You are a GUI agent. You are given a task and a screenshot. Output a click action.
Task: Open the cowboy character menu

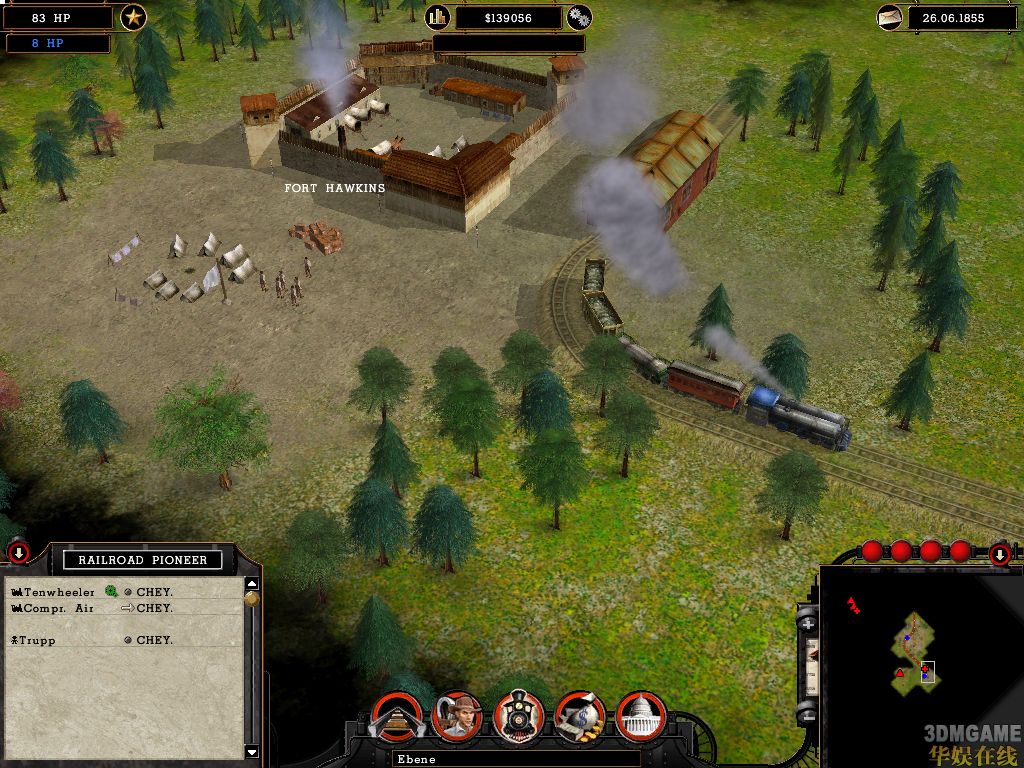[457, 716]
